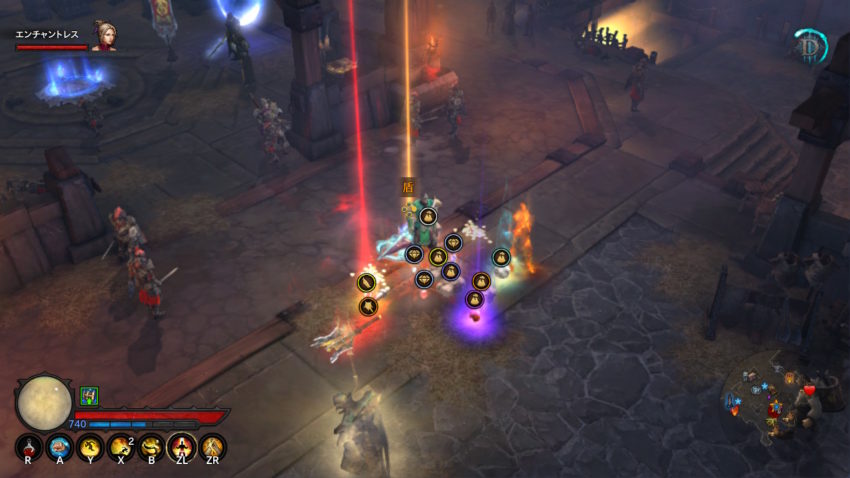
Task: Click the glowing D emblem icon
Action: tap(809, 46)
